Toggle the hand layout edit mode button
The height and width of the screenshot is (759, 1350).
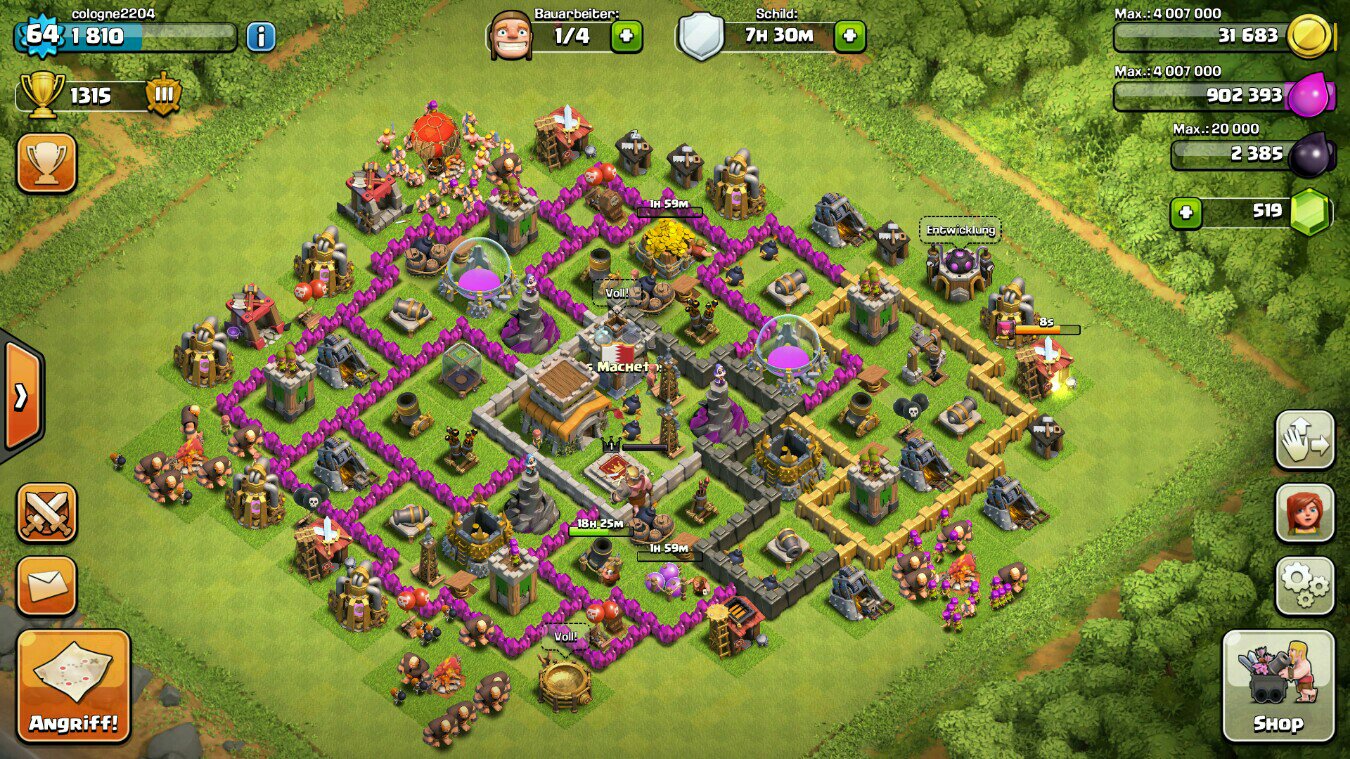(1305, 440)
